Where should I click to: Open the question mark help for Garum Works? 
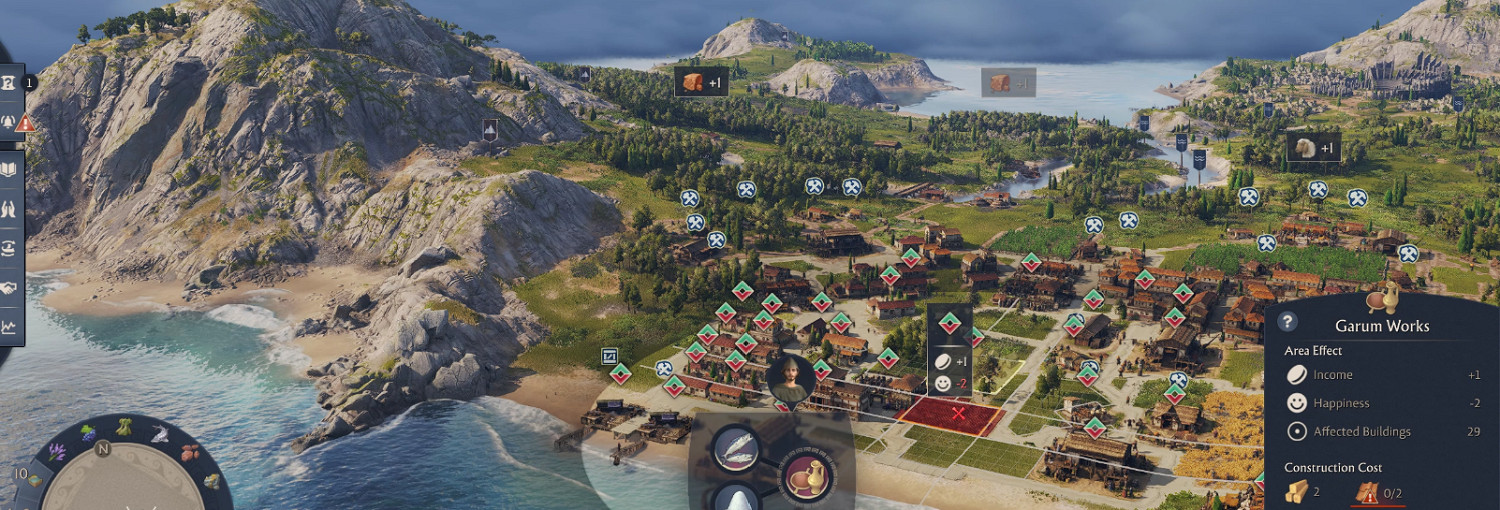point(1288,321)
